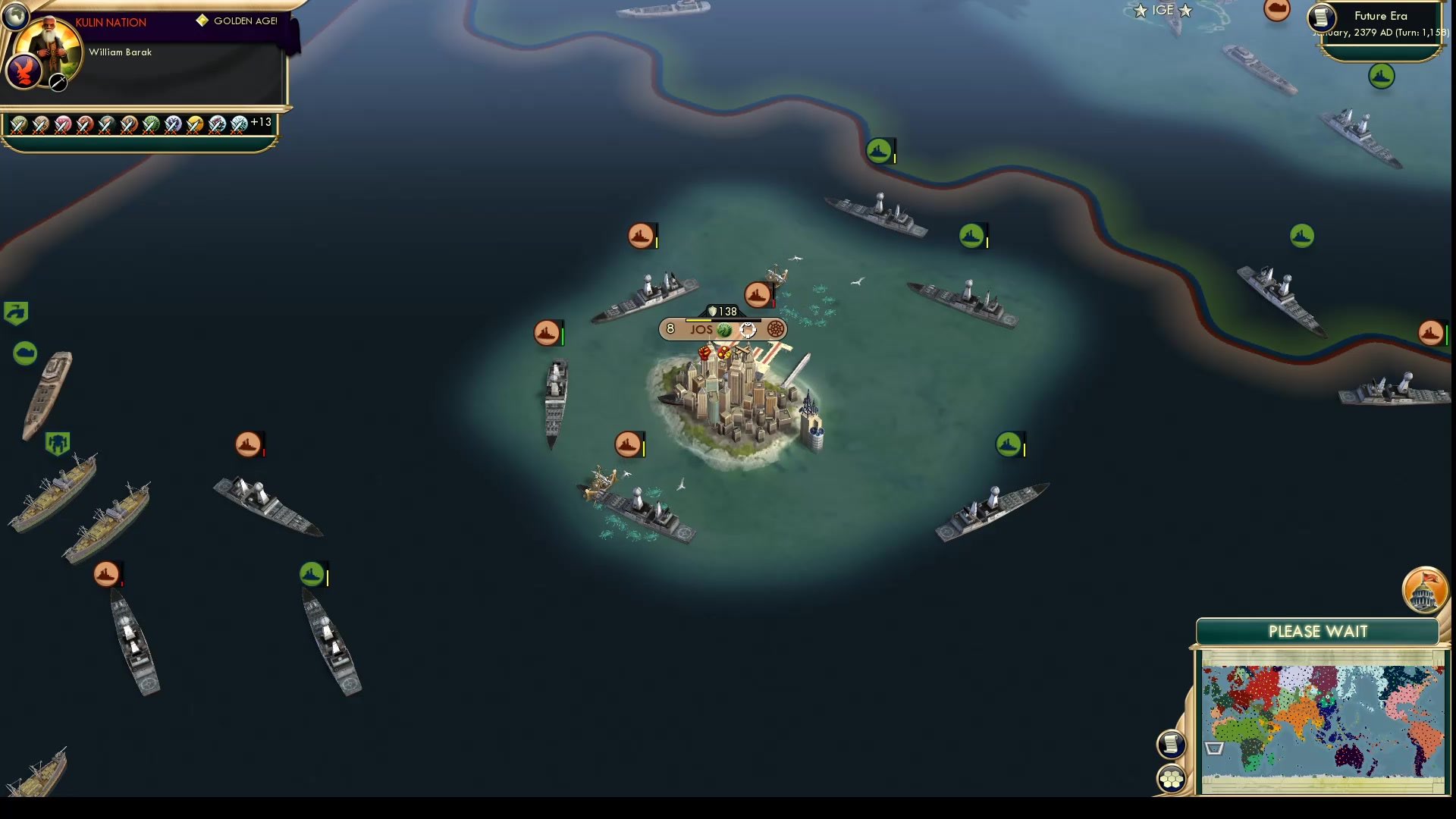Open the GOLDEN AGE! banner details
The height and width of the screenshot is (819, 1456).
point(239,21)
